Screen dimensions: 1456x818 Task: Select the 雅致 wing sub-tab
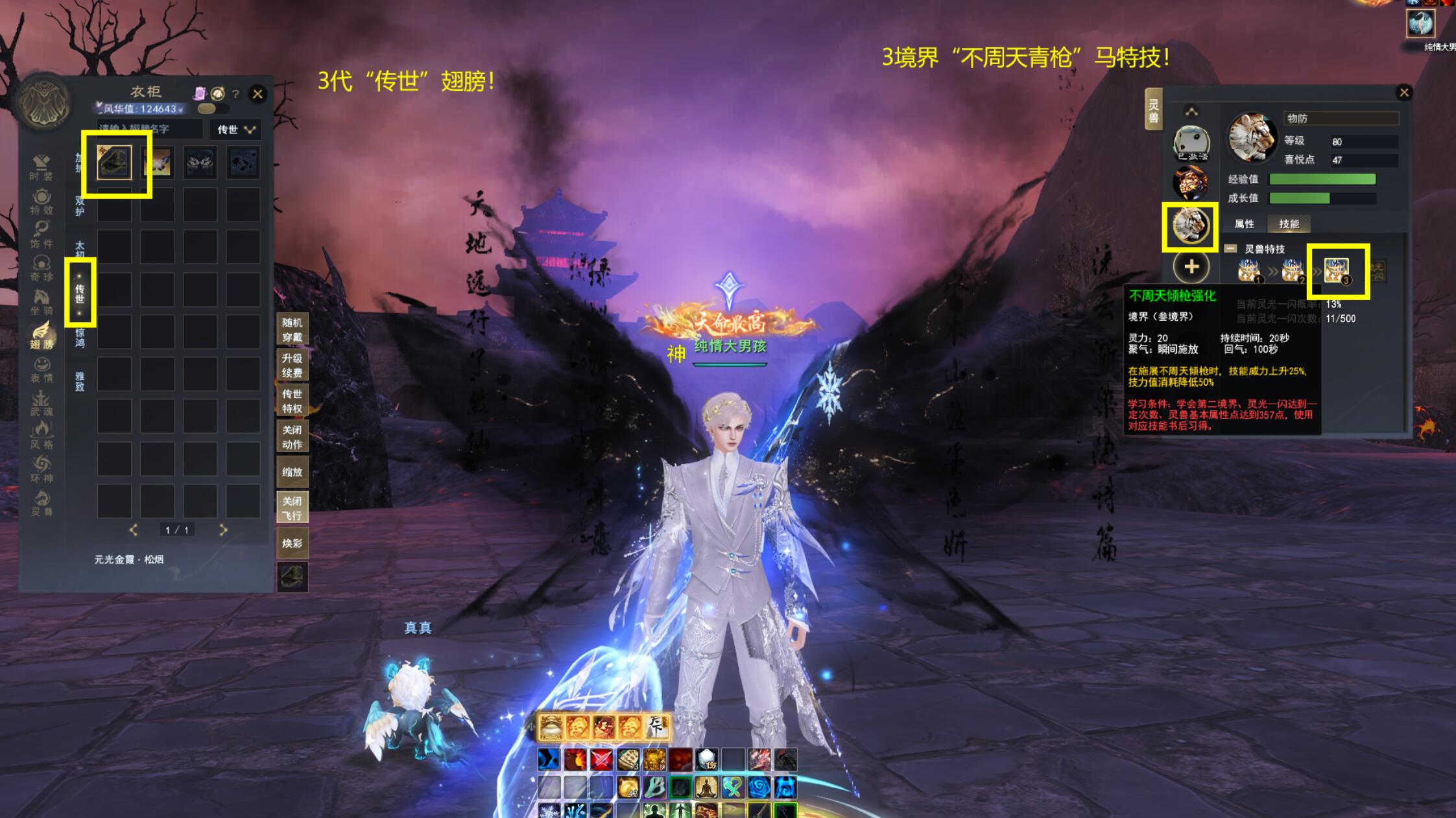click(80, 381)
